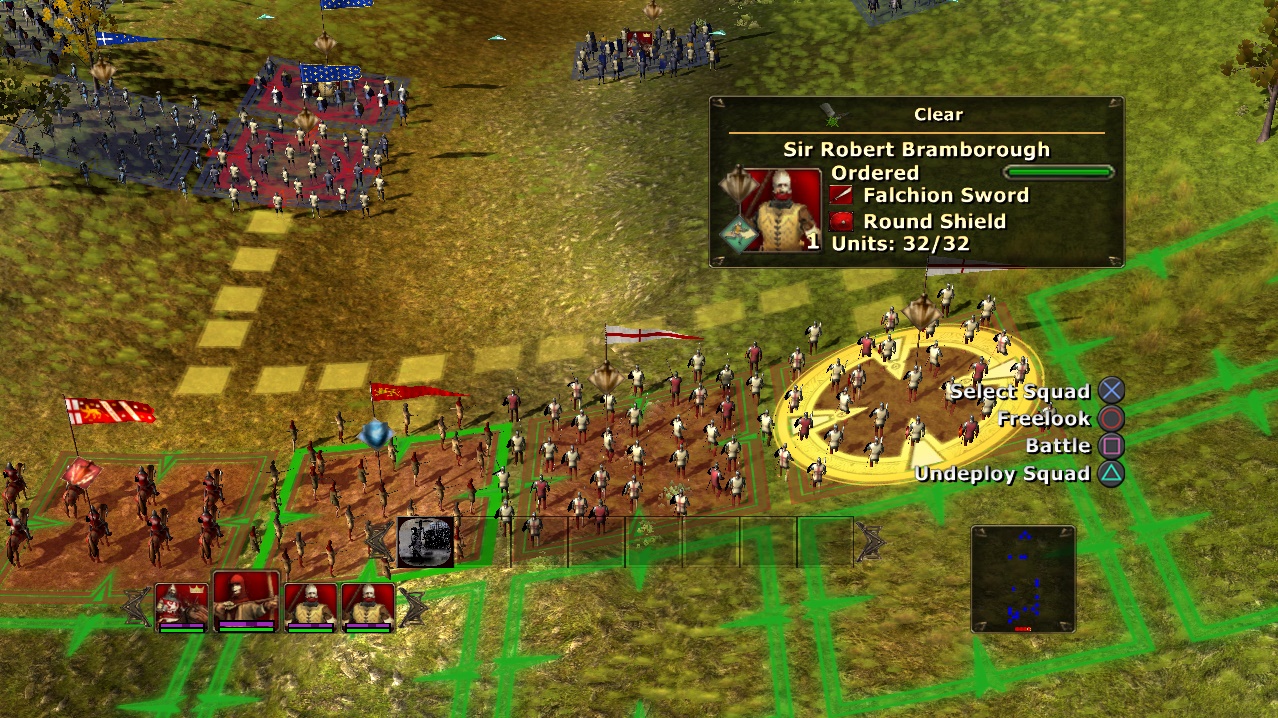This screenshot has height=718, width=1278.
Task: Select the grey thumbnail in the slot bar
Action: [x=425, y=542]
